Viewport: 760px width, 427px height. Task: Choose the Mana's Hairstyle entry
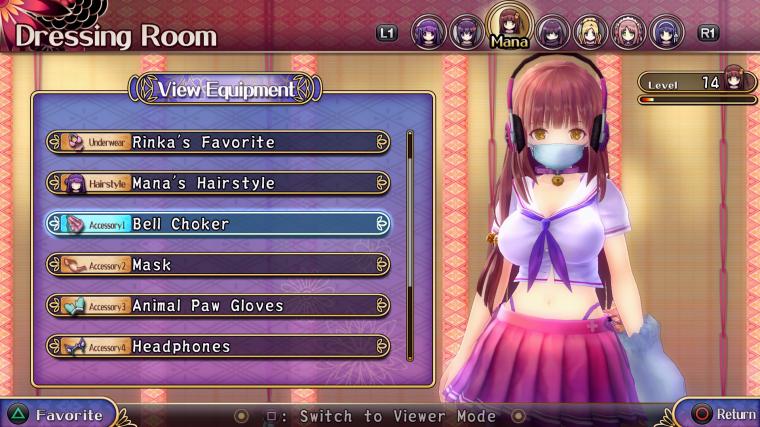218,183
